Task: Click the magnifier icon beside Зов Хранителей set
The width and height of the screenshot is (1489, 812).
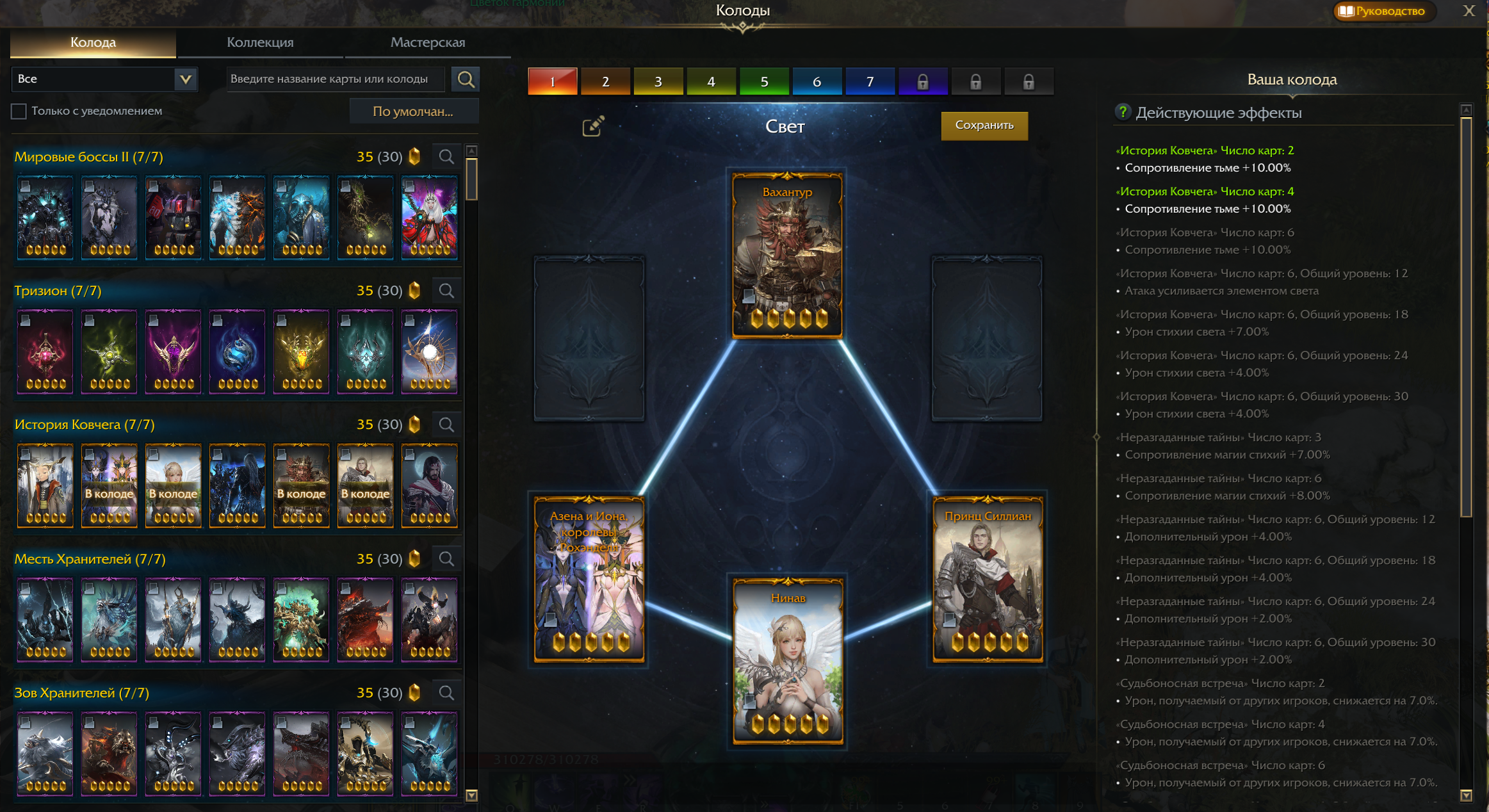Action: coord(446,692)
